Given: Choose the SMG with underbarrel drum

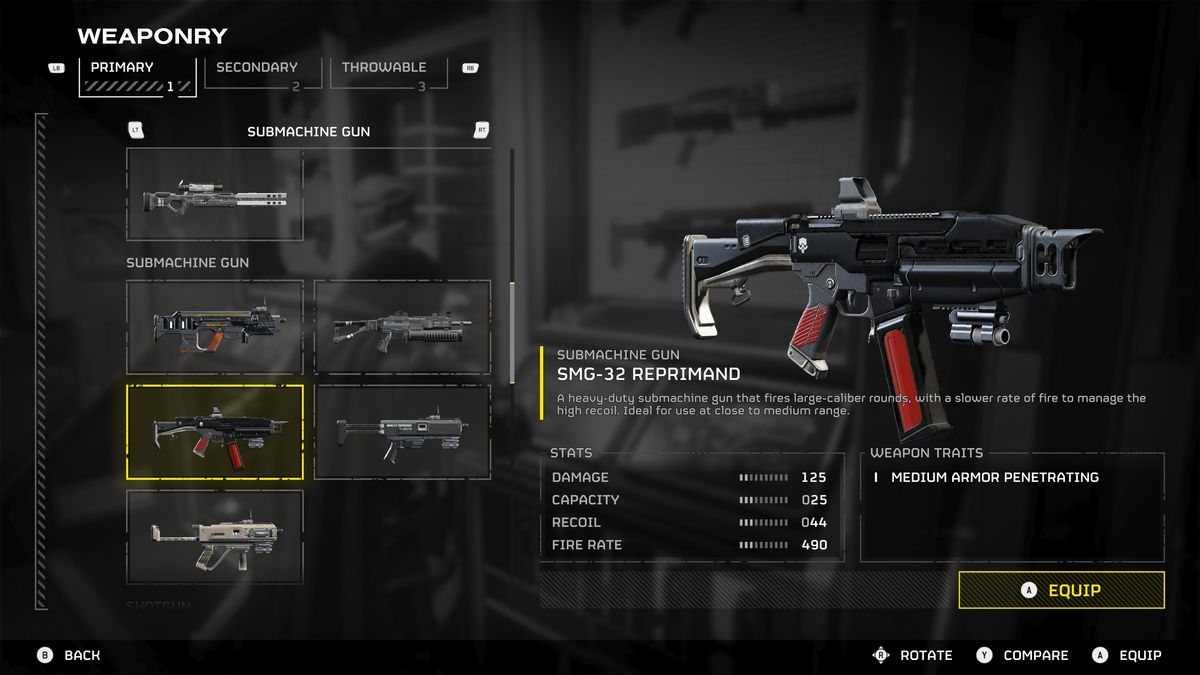Looking at the screenshot, I should [402, 327].
